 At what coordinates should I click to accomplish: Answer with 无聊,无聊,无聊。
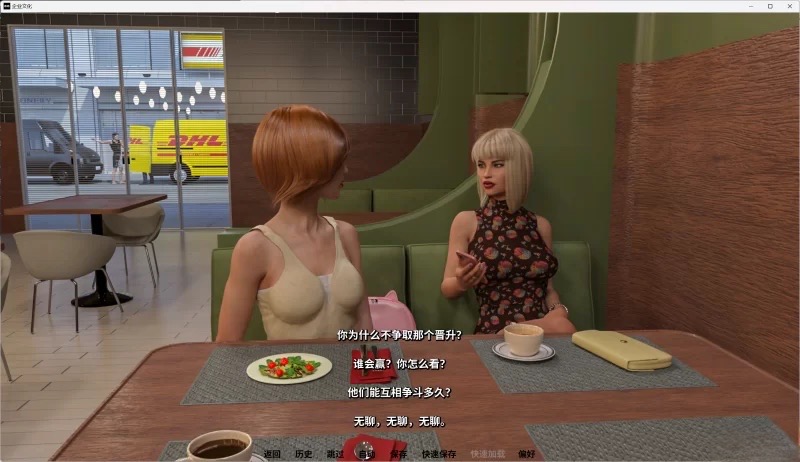399,421
